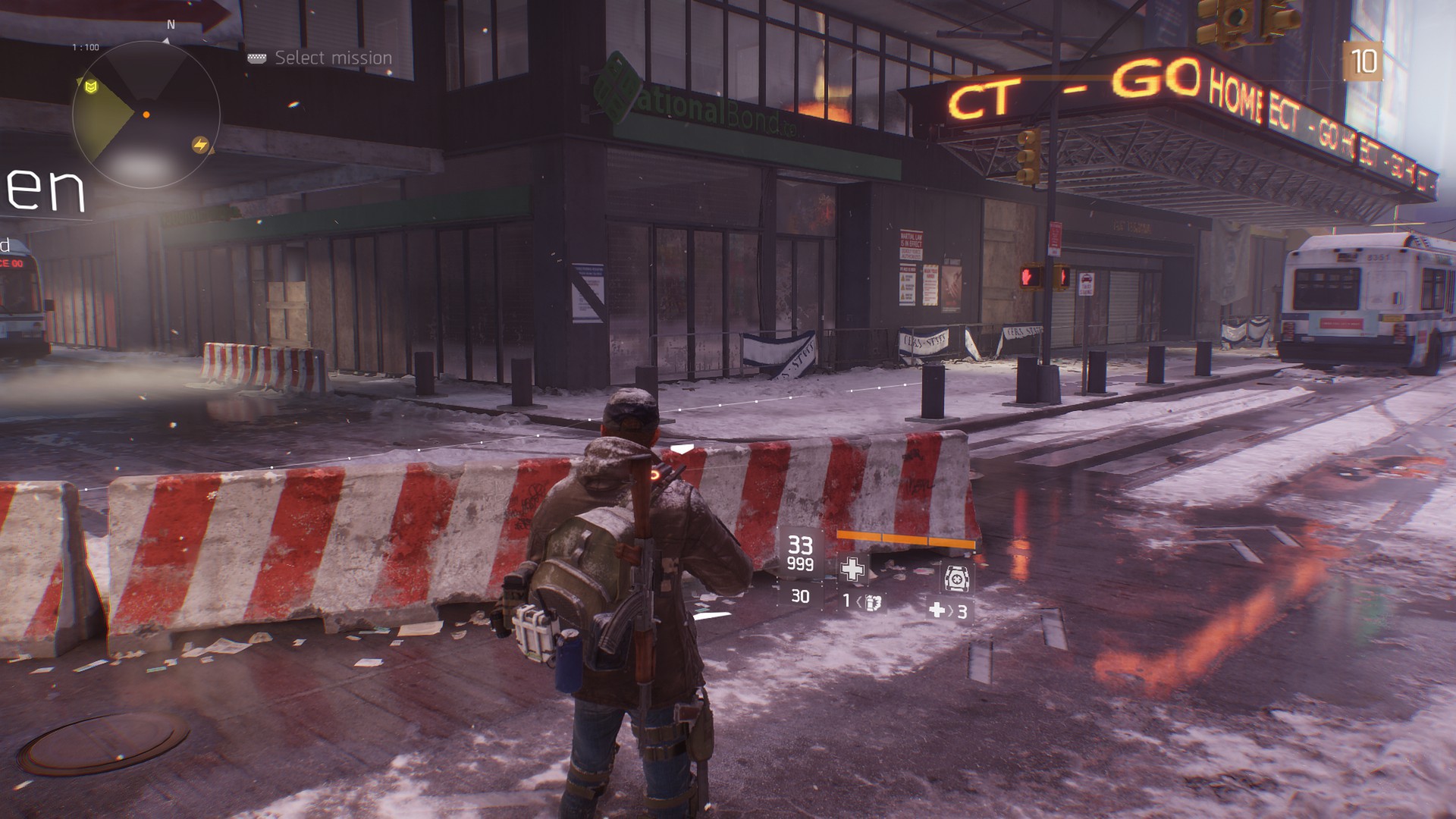
Task: Open the Select mission tracker
Action: 322,58
